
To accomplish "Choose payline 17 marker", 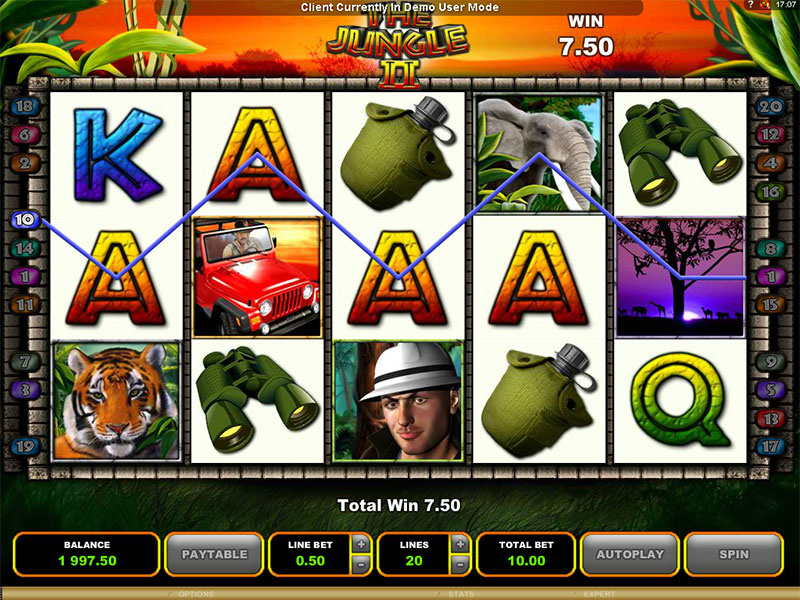I will click(770, 447).
